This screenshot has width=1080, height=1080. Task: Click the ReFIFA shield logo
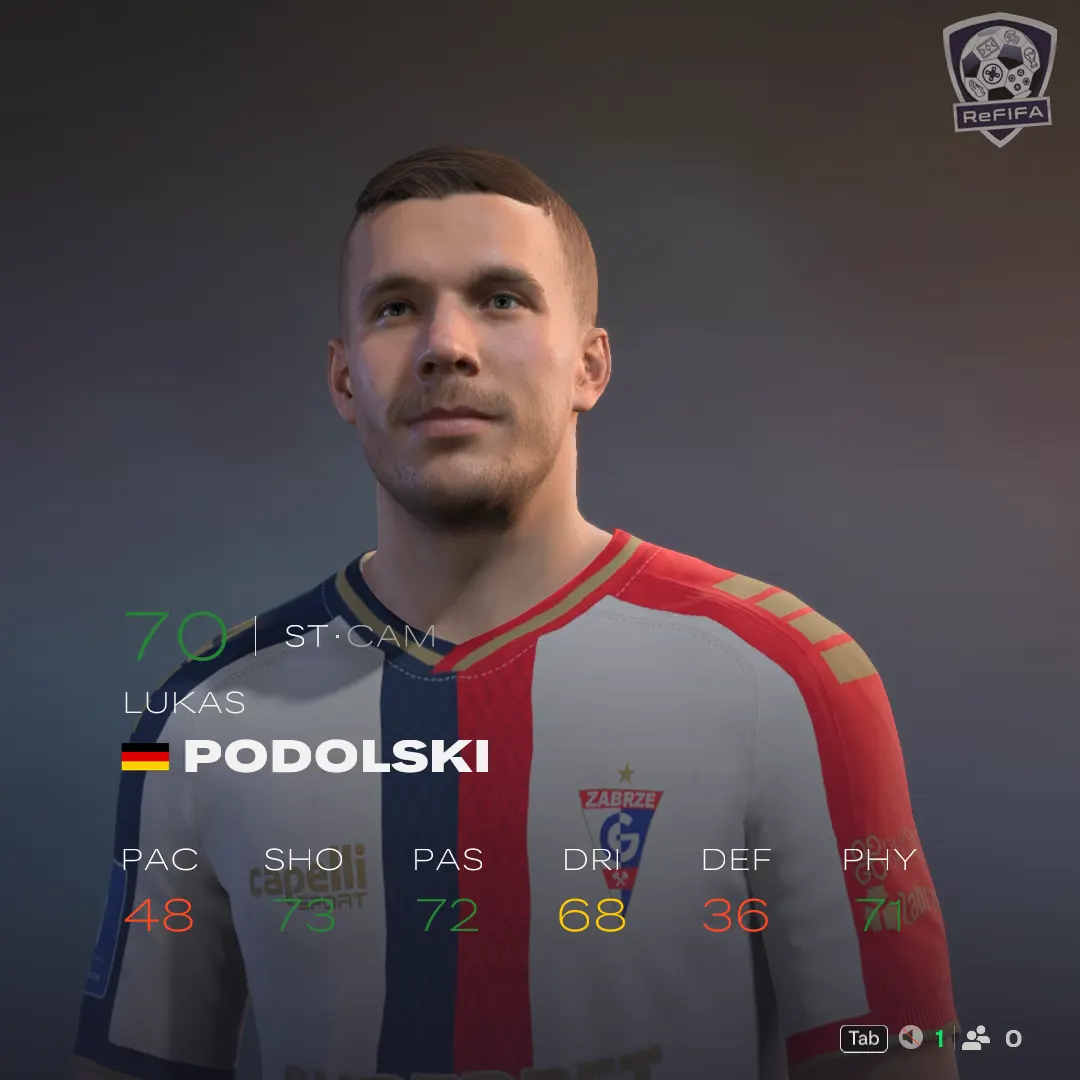click(x=999, y=78)
